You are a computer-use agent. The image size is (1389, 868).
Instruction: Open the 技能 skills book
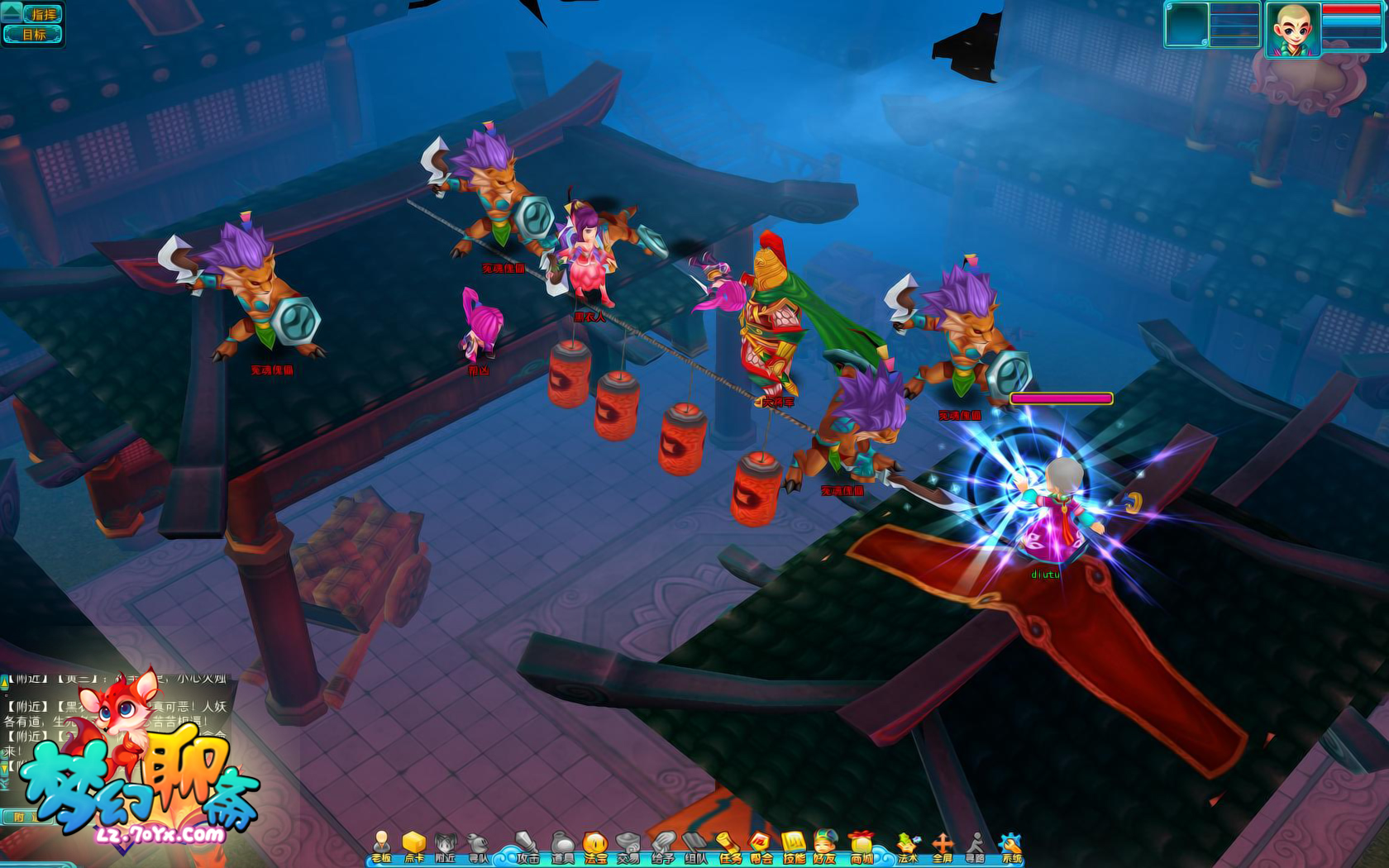[x=794, y=847]
